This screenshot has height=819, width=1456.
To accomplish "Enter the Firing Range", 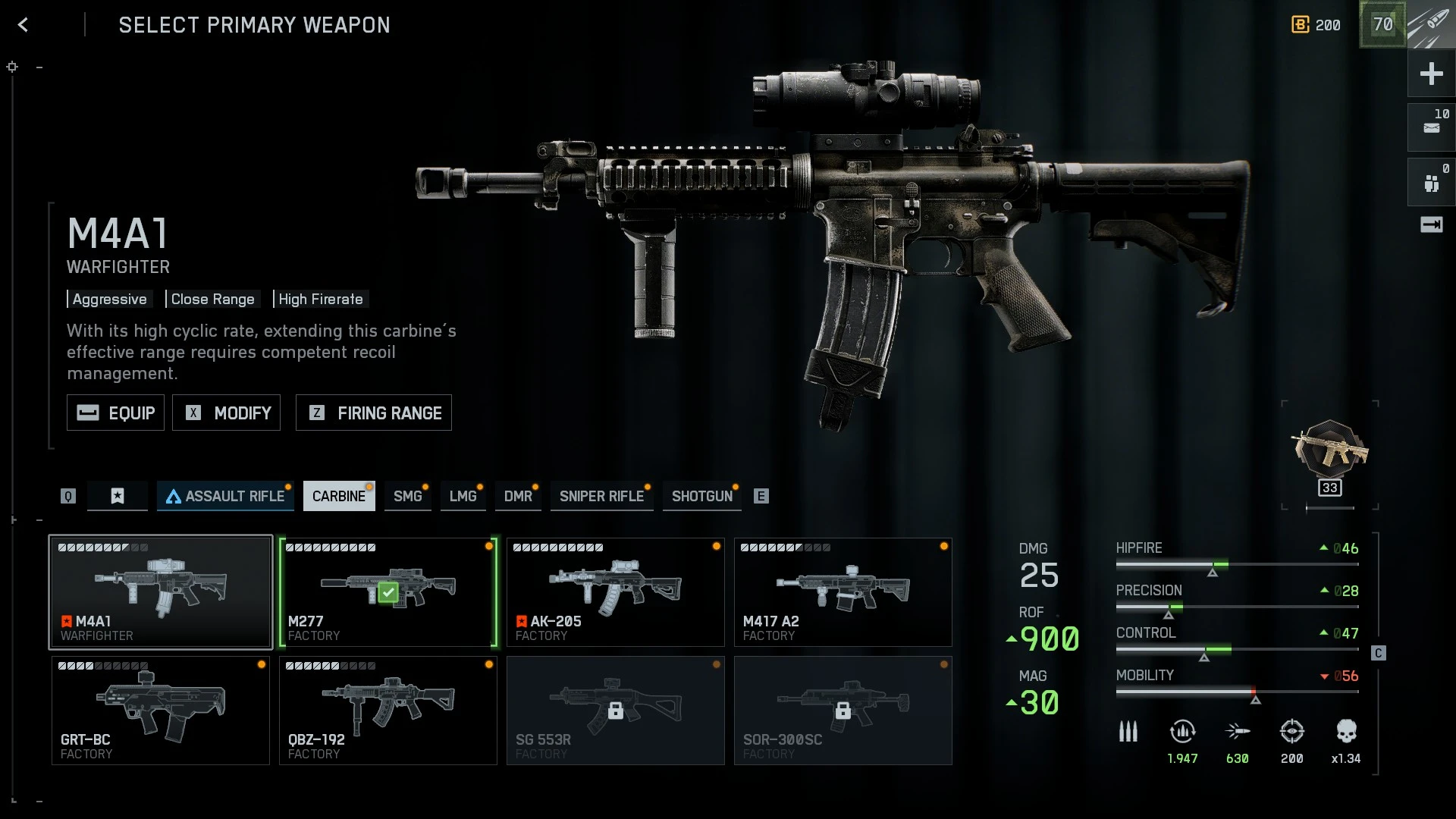I will click(373, 413).
